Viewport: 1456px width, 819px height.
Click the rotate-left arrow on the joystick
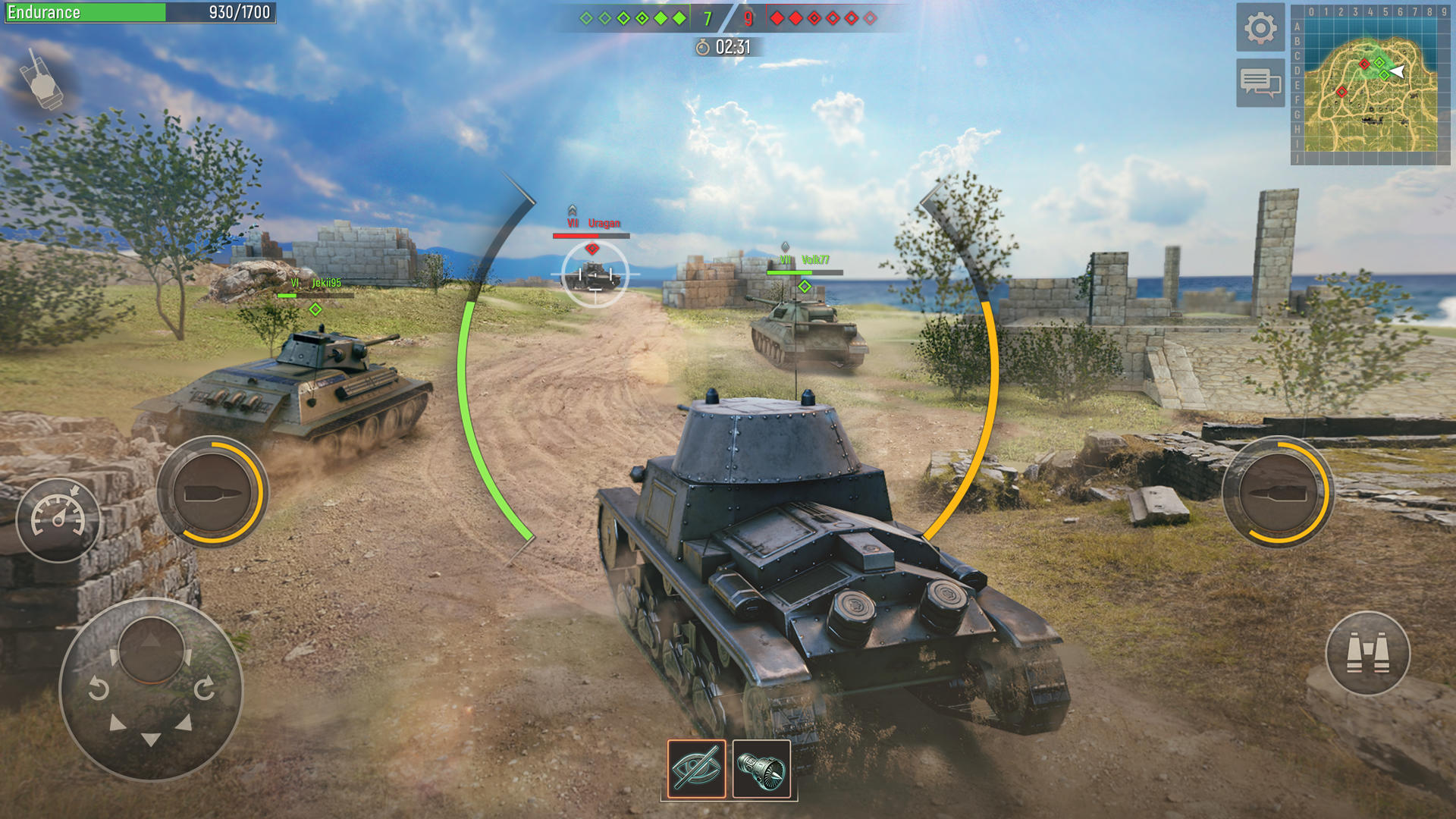click(x=98, y=688)
